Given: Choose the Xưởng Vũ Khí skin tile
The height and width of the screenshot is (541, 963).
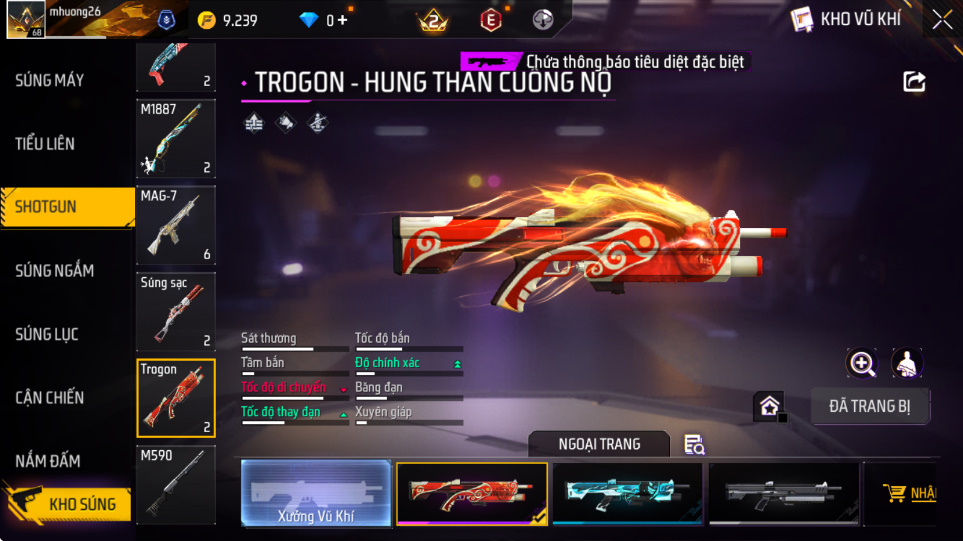Looking at the screenshot, I should pyautogui.click(x=315, y=494).
